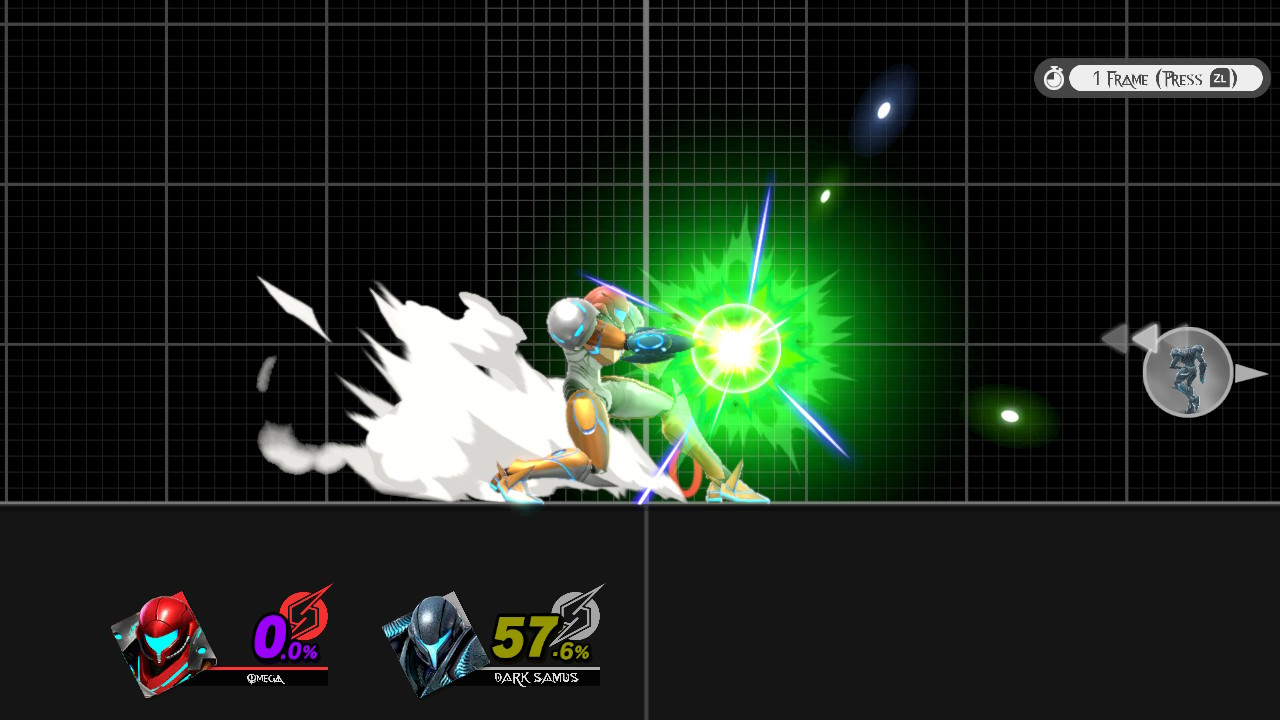Click the right-pointing off-screen indicator arrow
Viewport: 1280px width, 720px height.
coord(1250,375)
